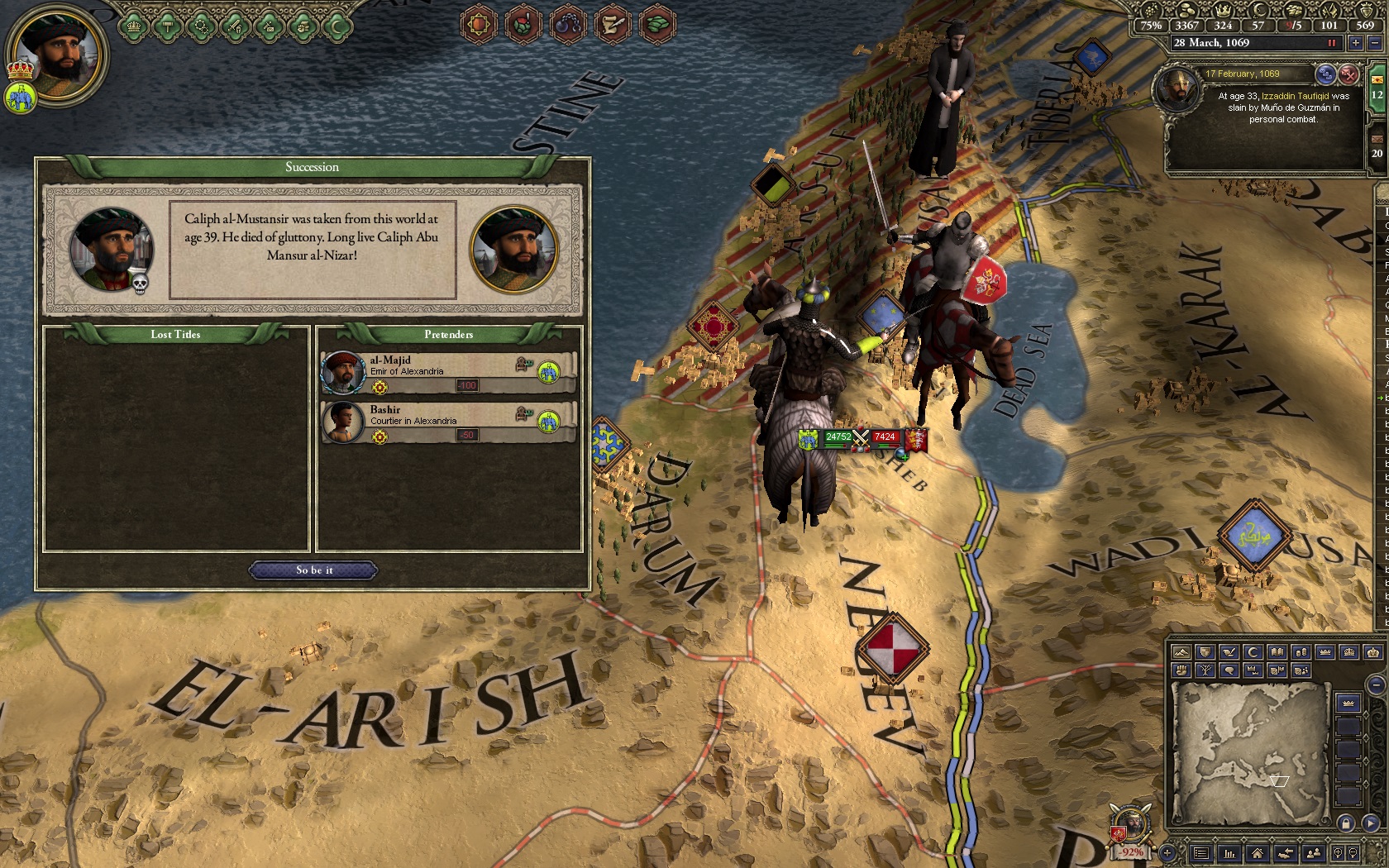The height and width of the screenshot is (868, 1389).
Task: Decrease game speed with minus button
Action: (x=1374, y=43)
